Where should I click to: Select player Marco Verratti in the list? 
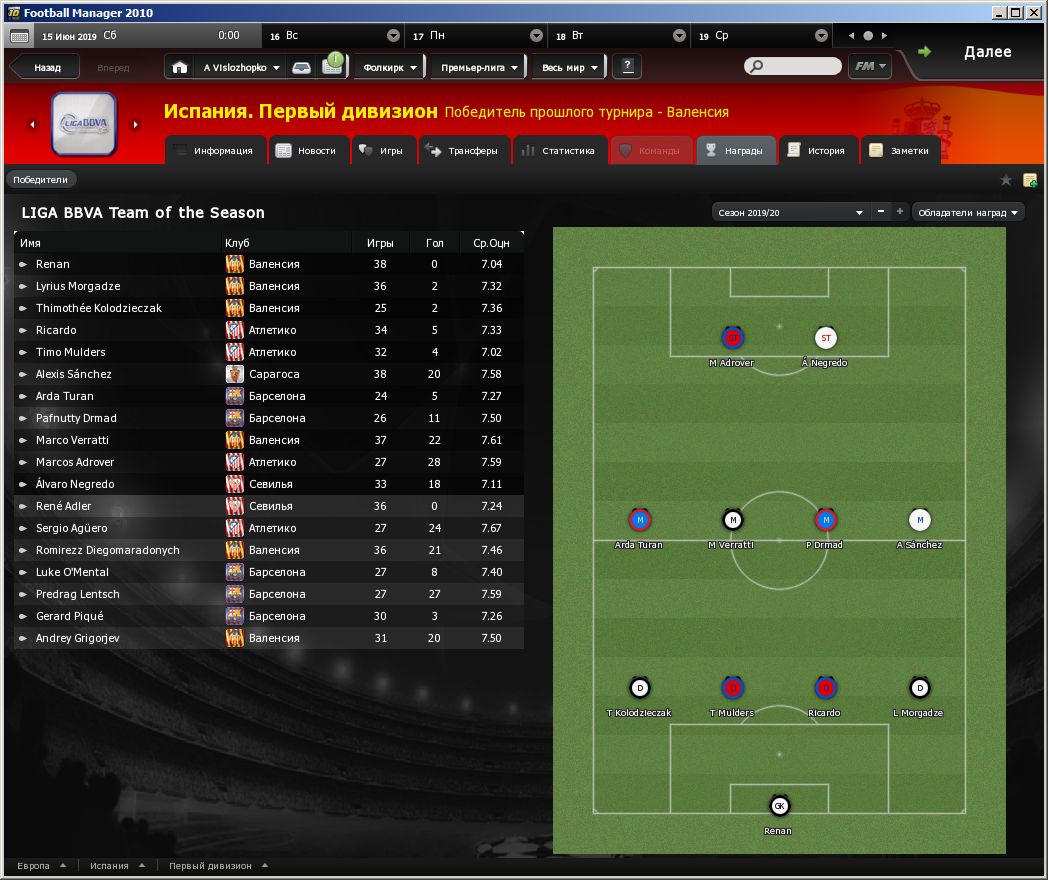pyautogui.click(x=72, y=440)
